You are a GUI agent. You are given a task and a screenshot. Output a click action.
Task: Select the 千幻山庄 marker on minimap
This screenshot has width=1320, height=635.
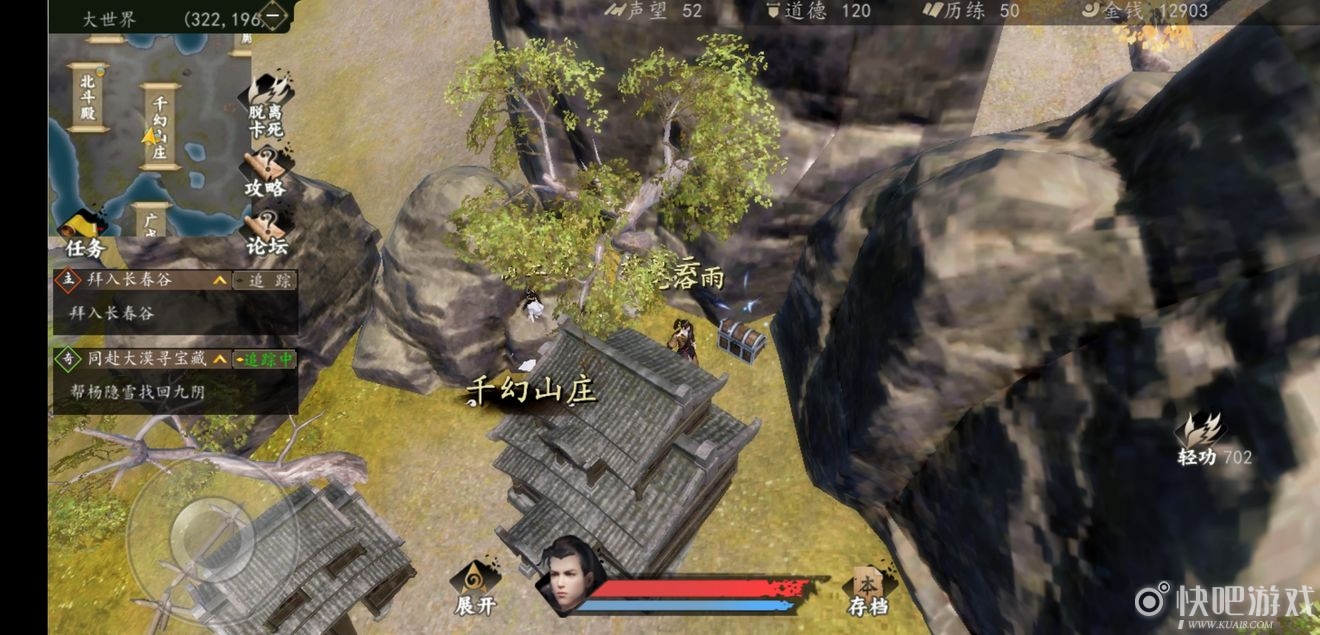[161, 127]
